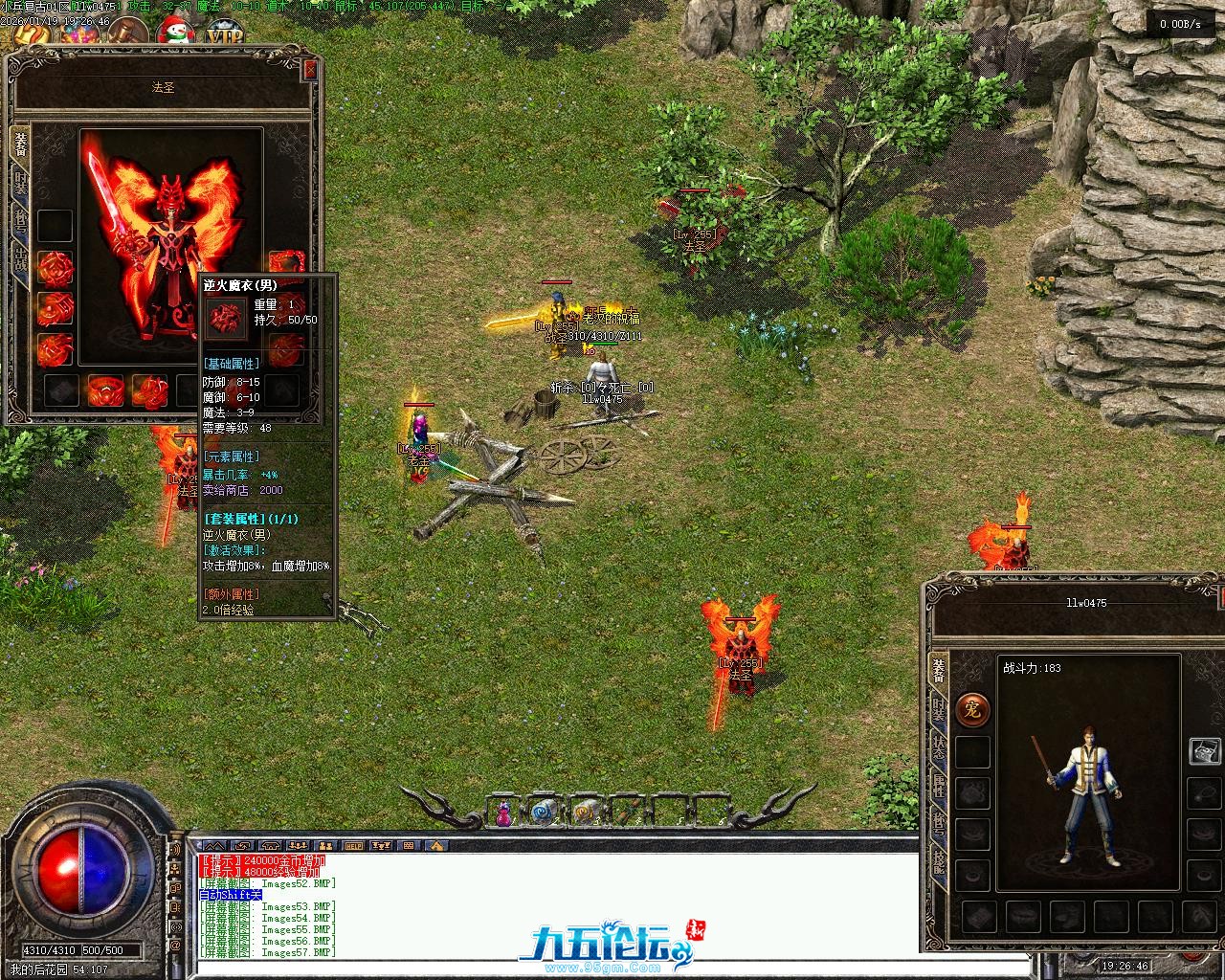1225x980 pixels.
Task: Switch to the 时装 tab in 法圣 panel
Action: 20,182
